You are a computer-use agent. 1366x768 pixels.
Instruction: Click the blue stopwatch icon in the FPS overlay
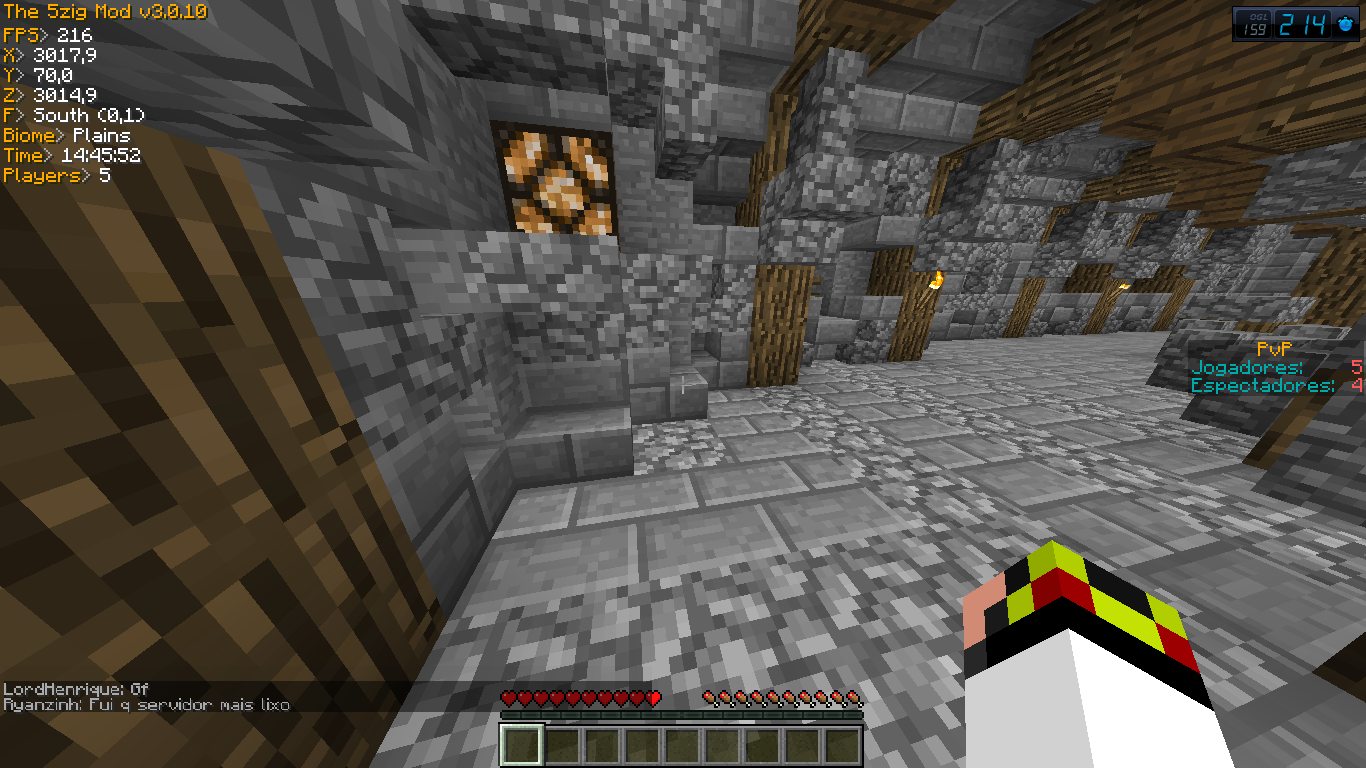click(1345, 25)
